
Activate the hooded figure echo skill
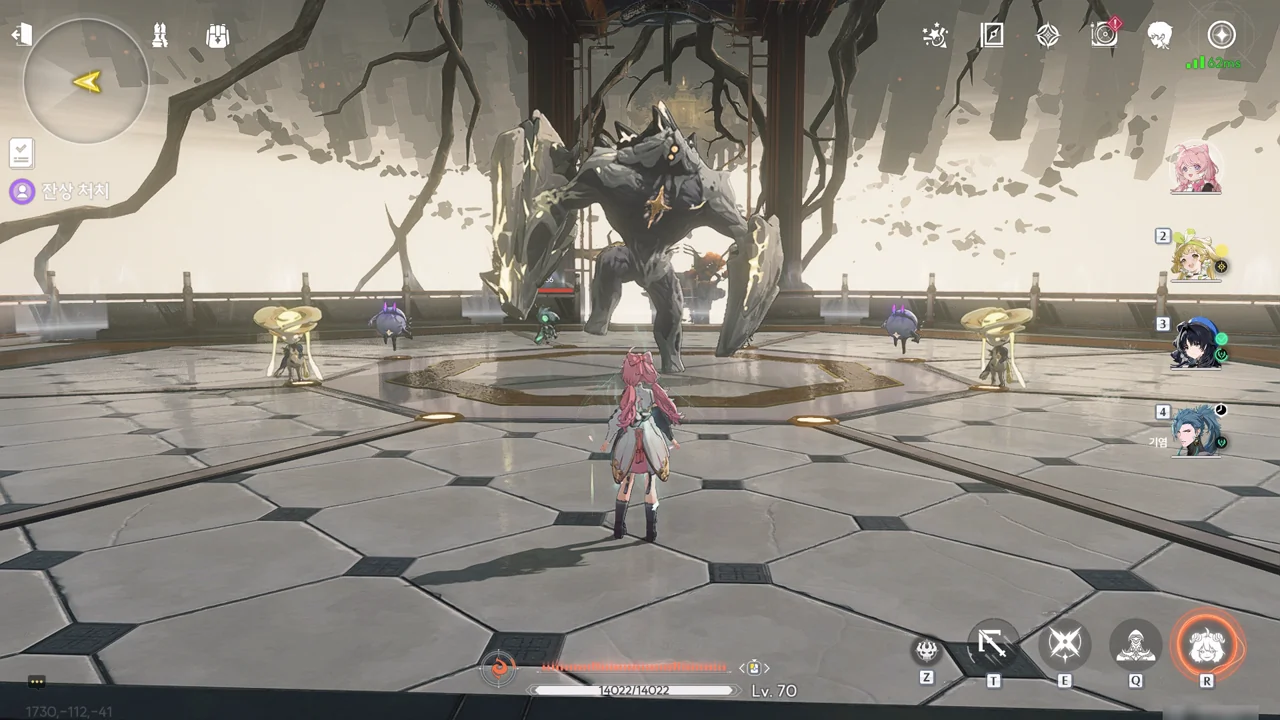[1136, 645]
